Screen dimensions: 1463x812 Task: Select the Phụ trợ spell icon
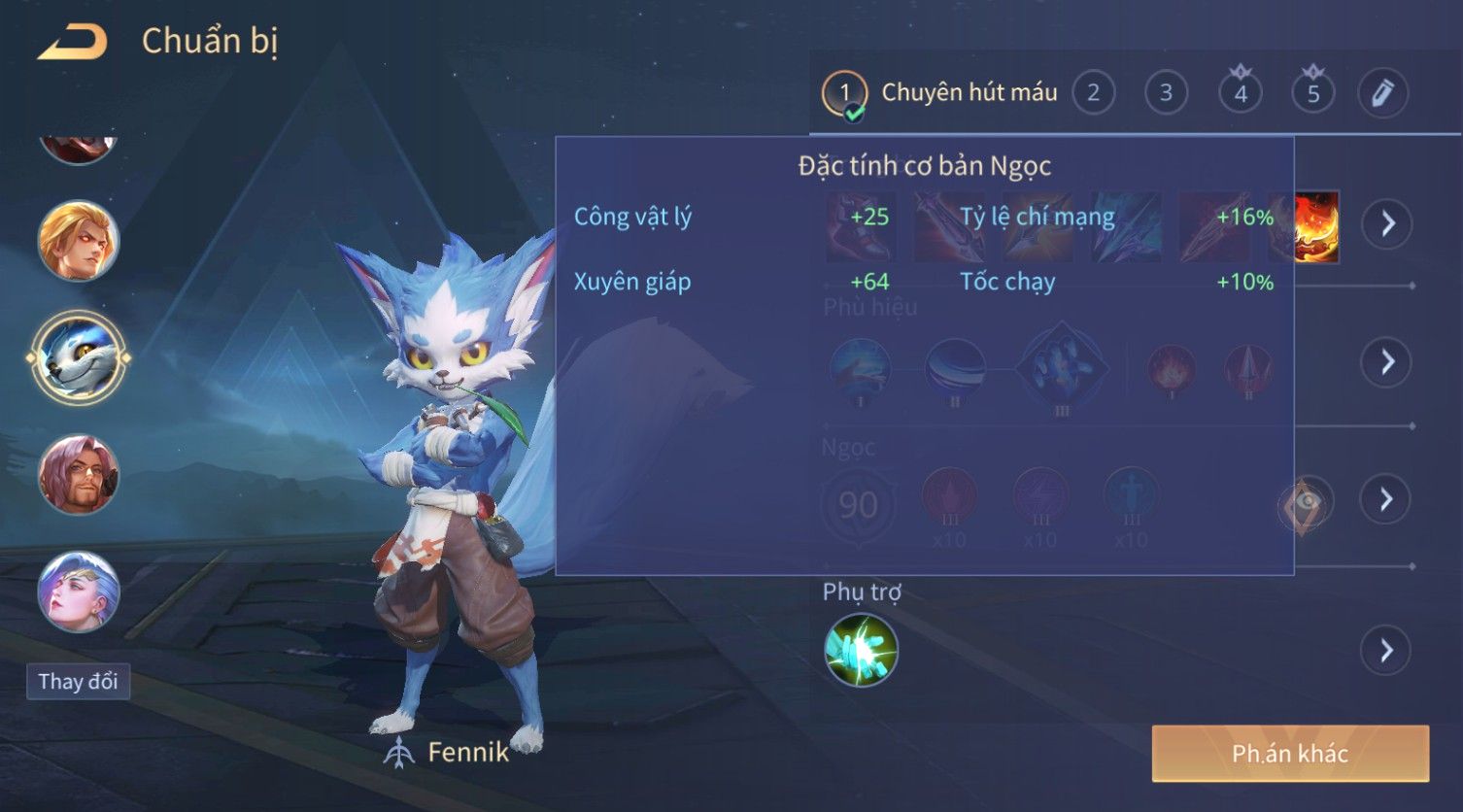click(x=861, y=650)
